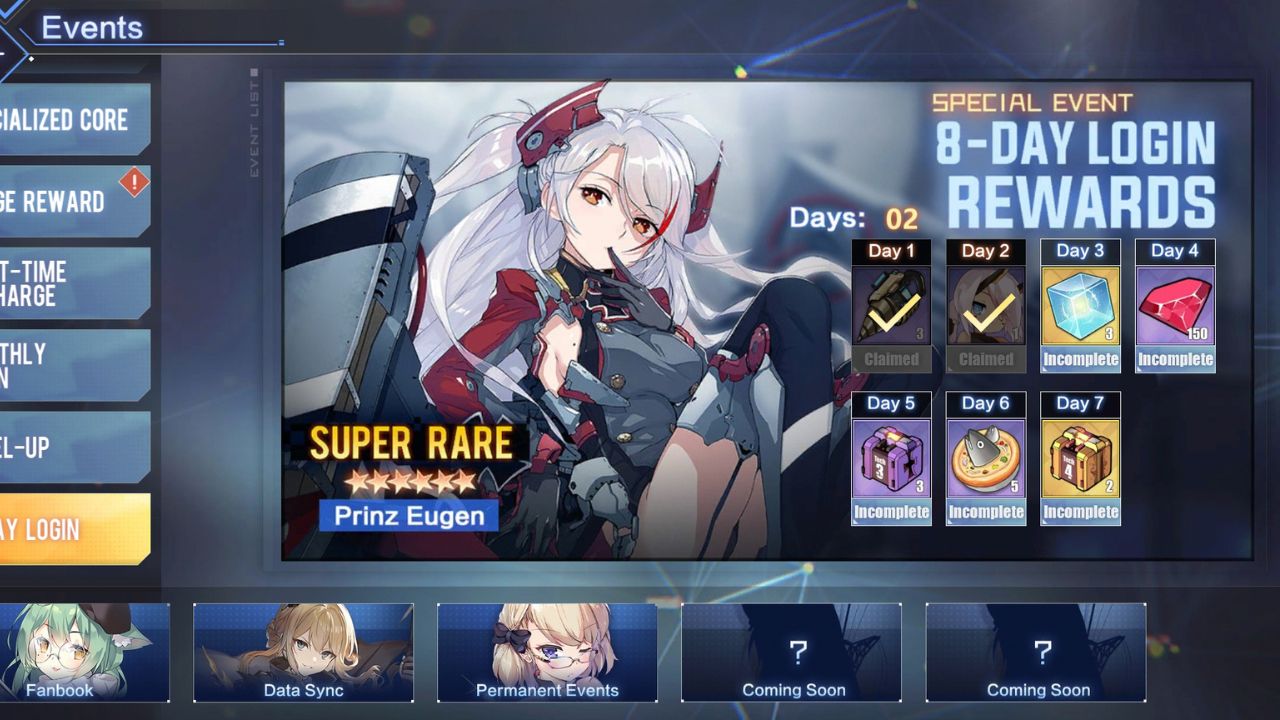Claim the Day 3 crystal cube reward
1280x720 pixels.
click(x=1080, y=305)
